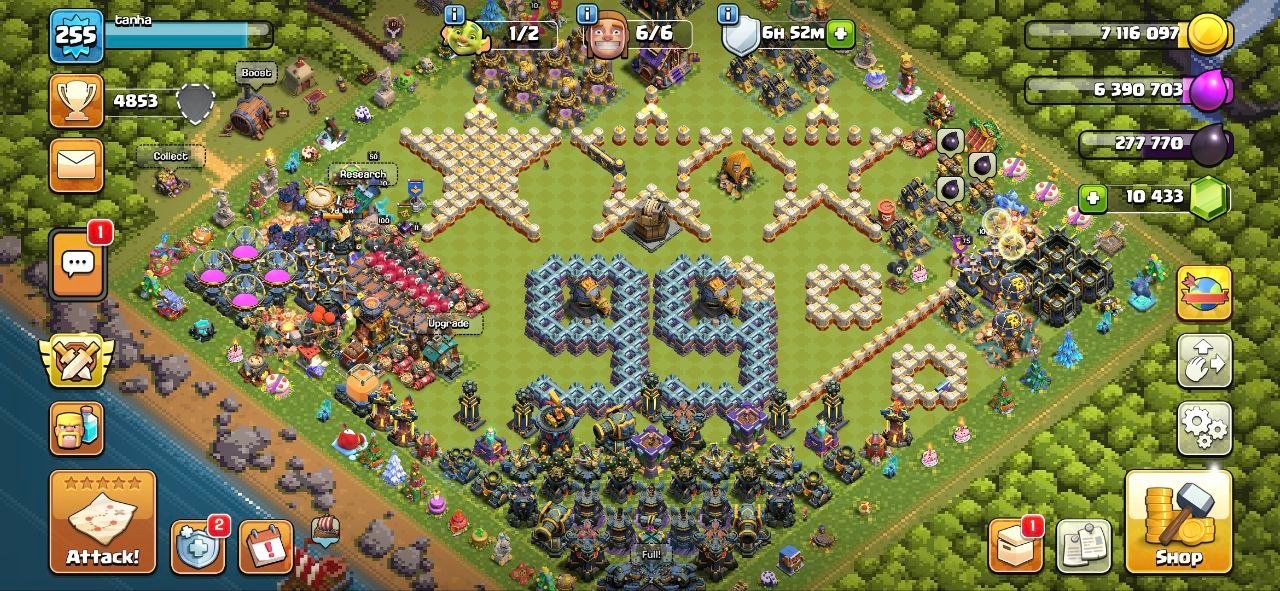The width and height of the screenshot is (1280, 591).
Task: Open the Shop
Action: [x=1178, y=521]
